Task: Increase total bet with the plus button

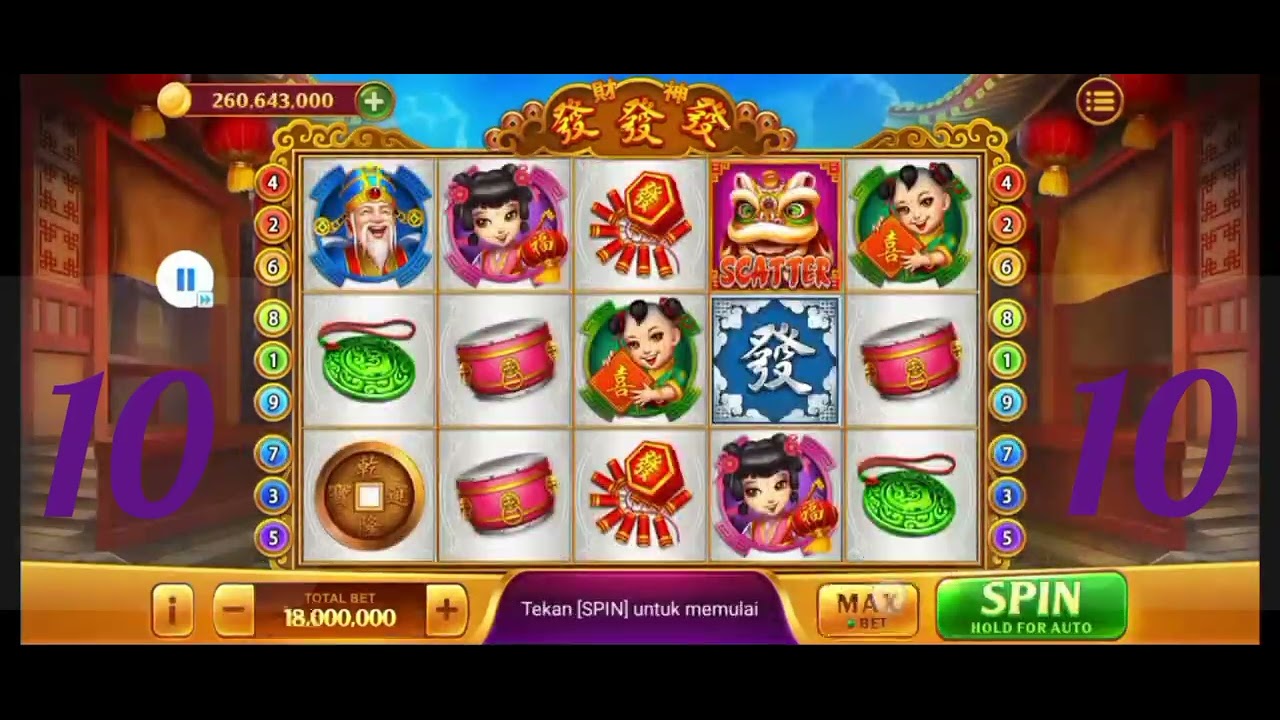Action: (x=446, y=609)
